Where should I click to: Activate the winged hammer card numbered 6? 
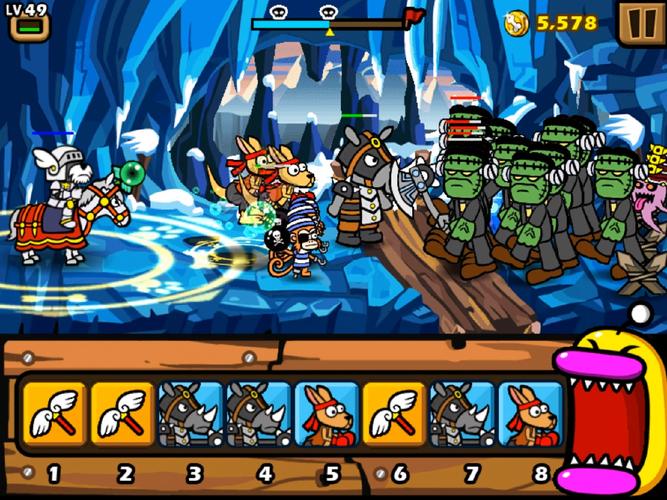pos(394,412)
